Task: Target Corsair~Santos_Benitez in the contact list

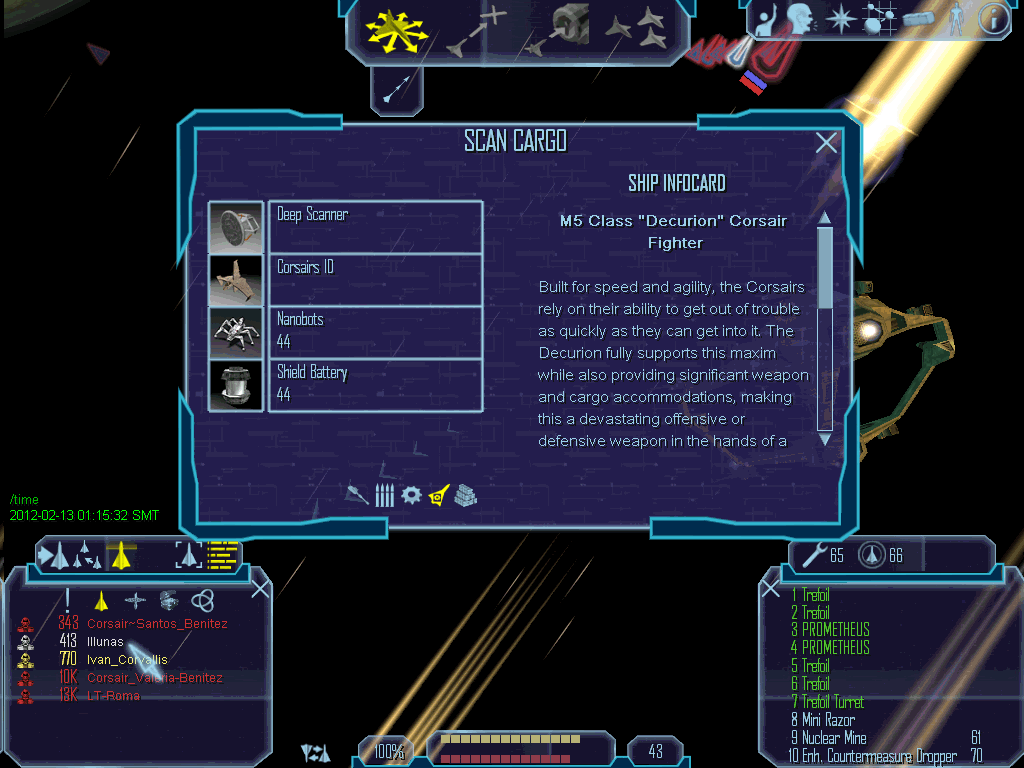Action: [x=157, y=624]
